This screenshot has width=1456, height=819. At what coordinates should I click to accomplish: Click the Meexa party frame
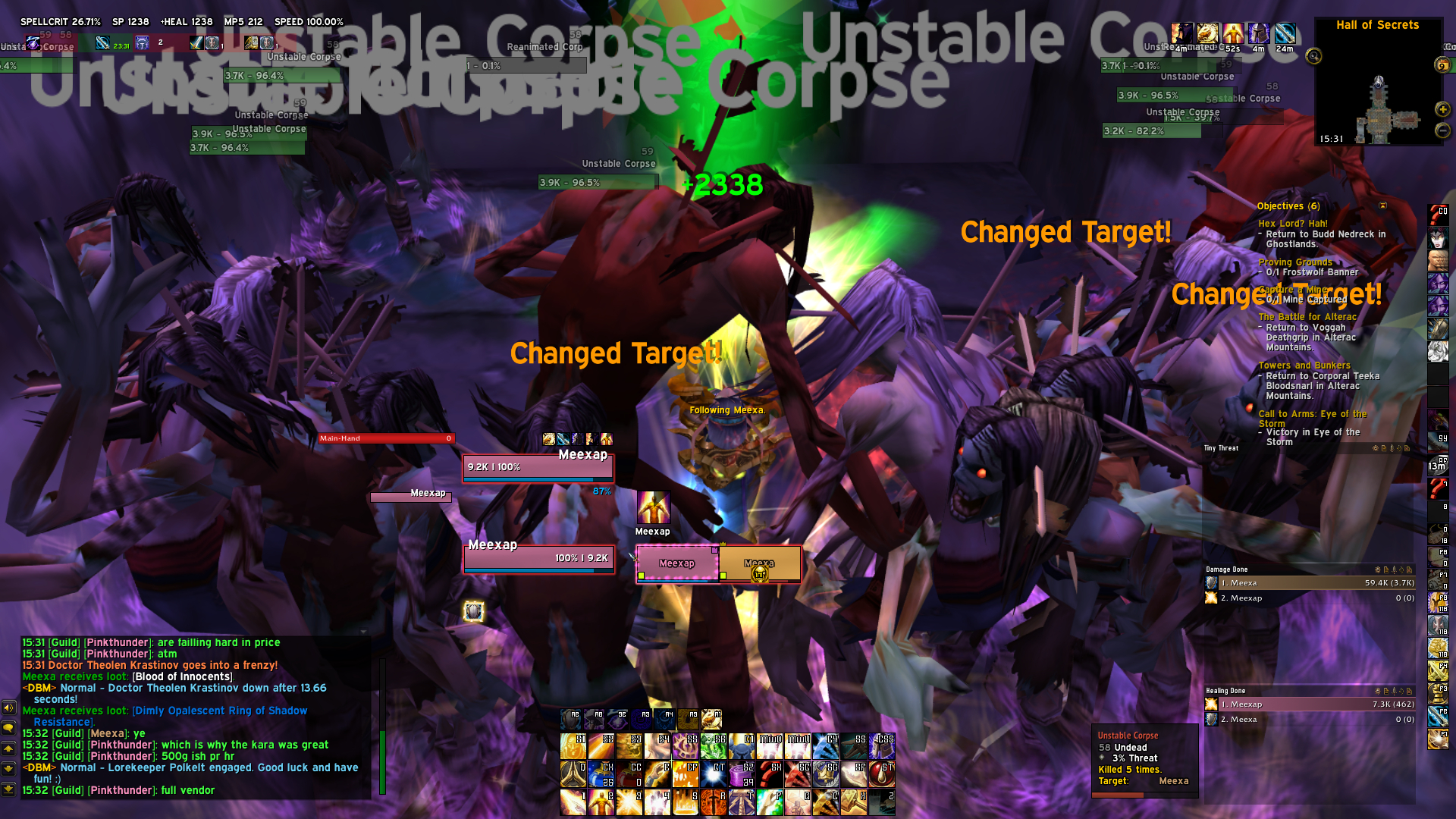click(x=759, y=564)
